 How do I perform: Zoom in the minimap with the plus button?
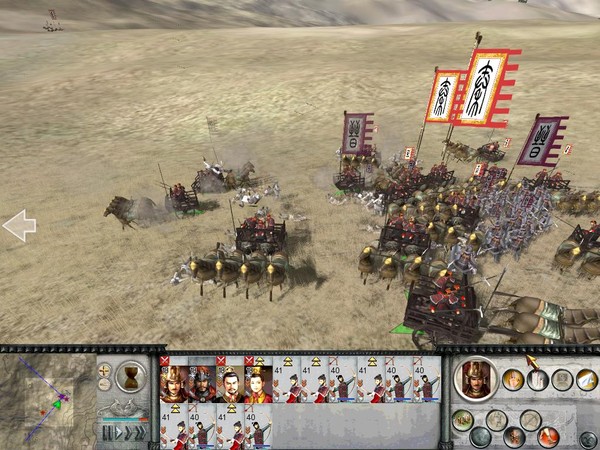tap(105, 370)
